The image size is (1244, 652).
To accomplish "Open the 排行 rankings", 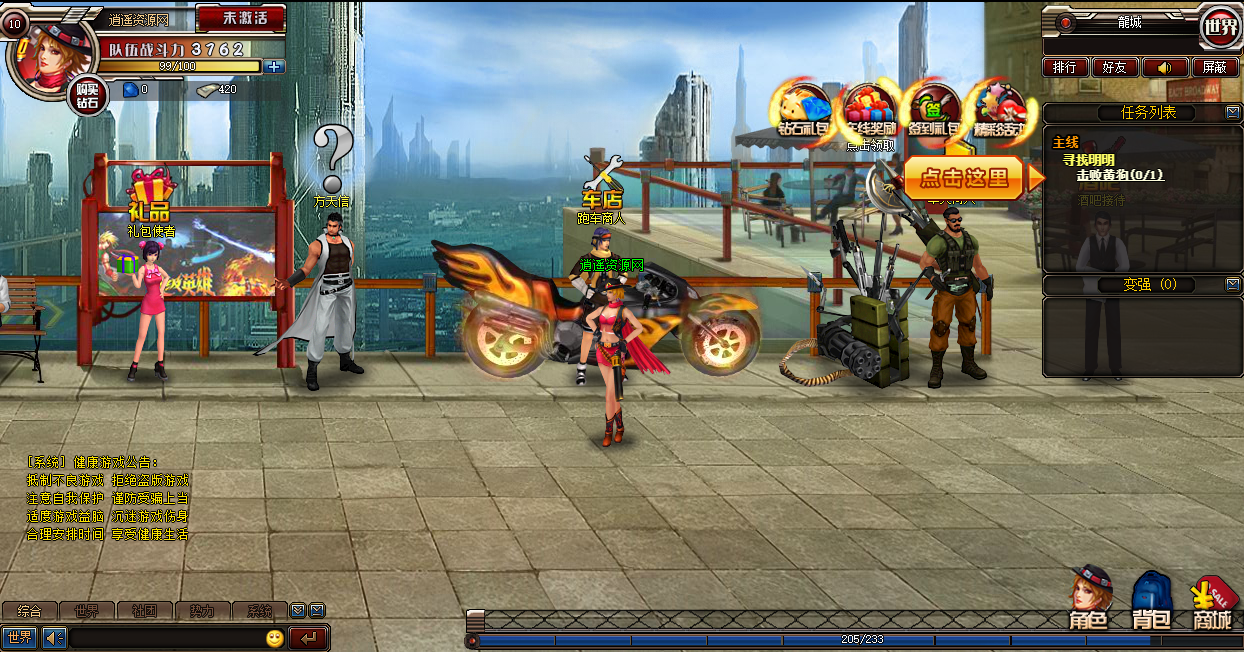I will pyautogui.click(x=1065, y=67).
